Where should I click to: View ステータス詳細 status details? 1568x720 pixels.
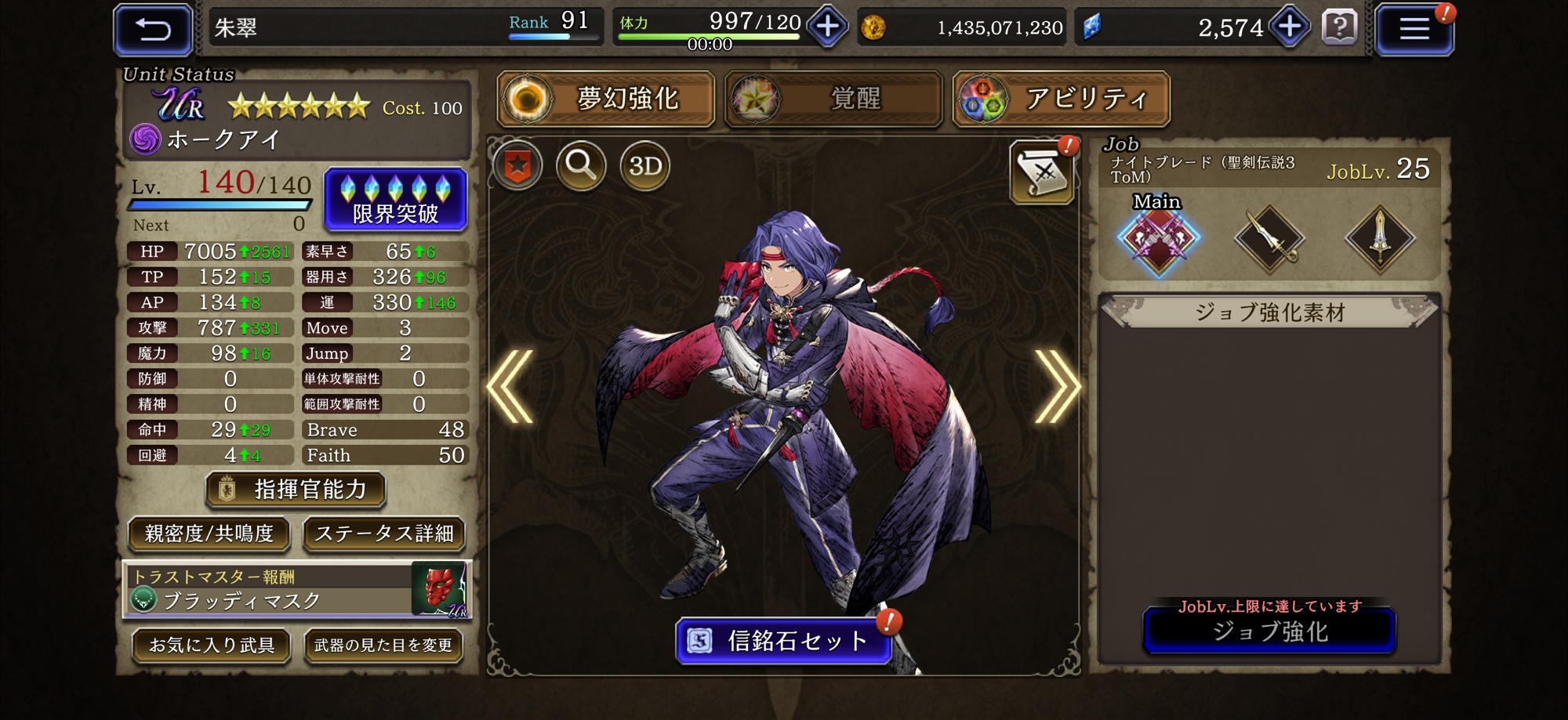coord(383,534)
